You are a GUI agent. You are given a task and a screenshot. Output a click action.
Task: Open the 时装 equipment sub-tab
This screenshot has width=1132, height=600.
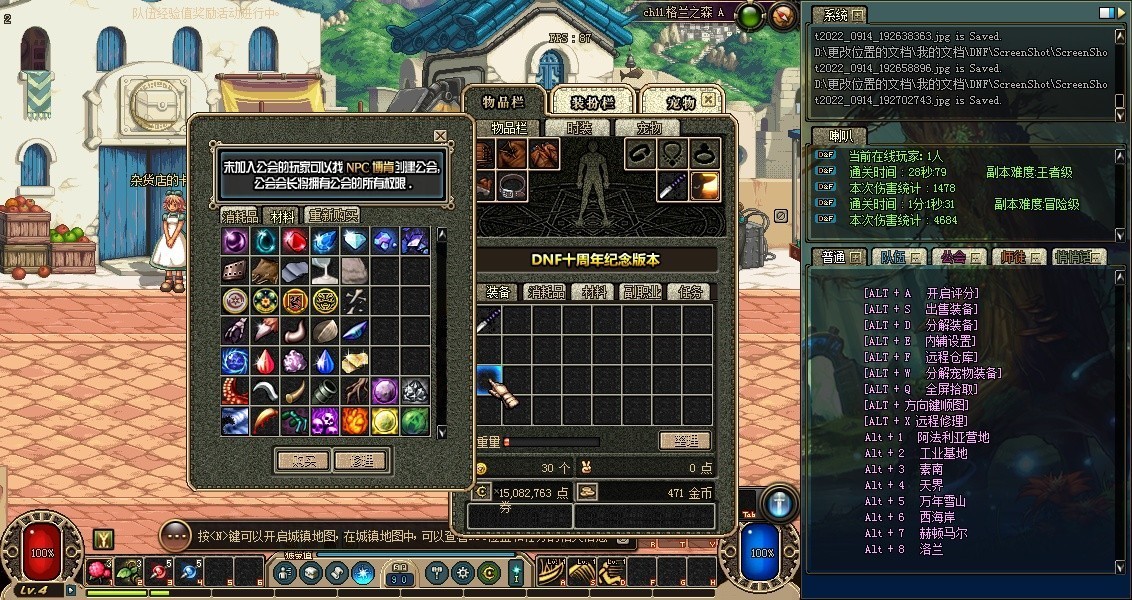[x=579, y=128]
